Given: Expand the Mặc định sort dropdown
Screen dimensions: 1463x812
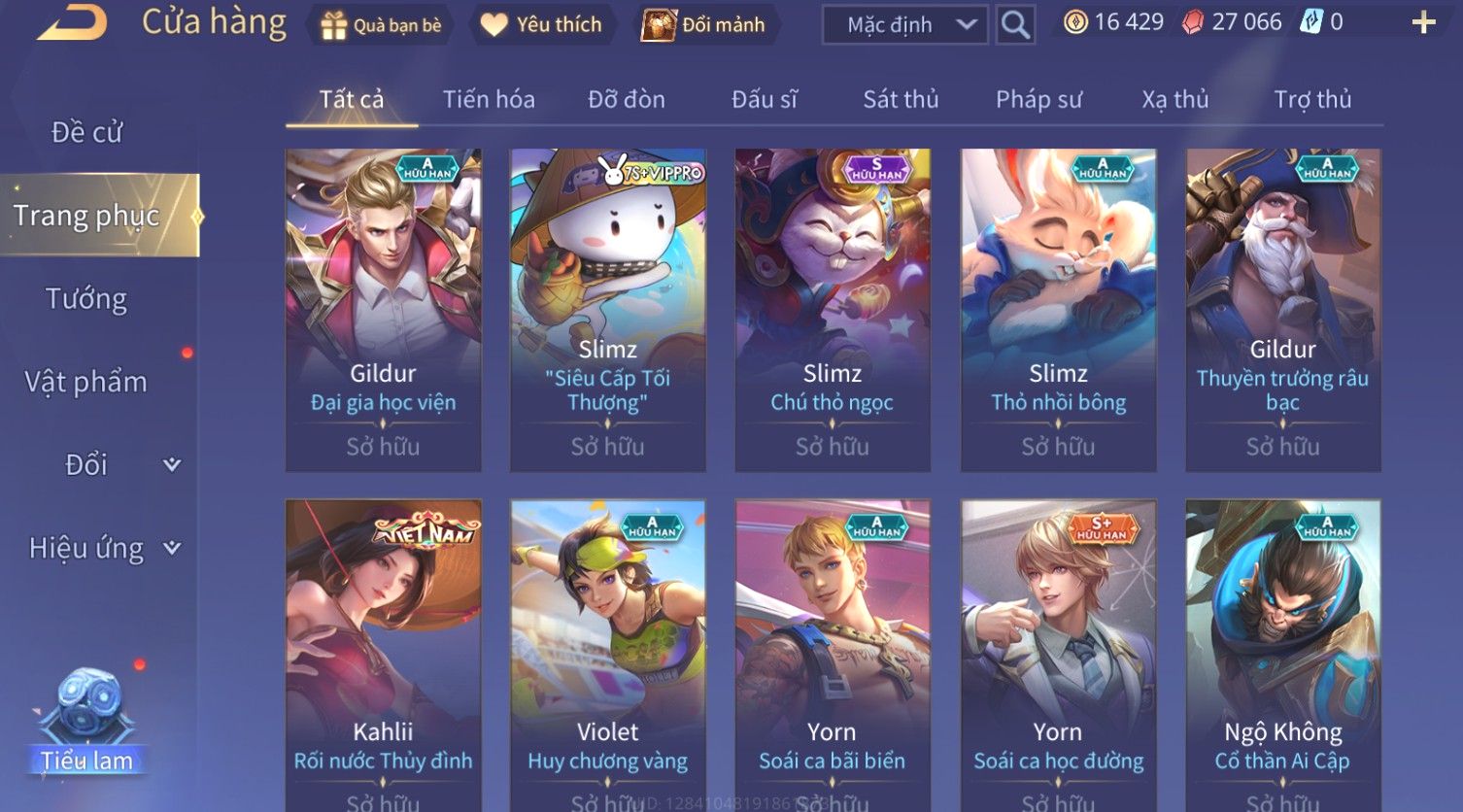Looking at the screenshot, I should point(904,25).
